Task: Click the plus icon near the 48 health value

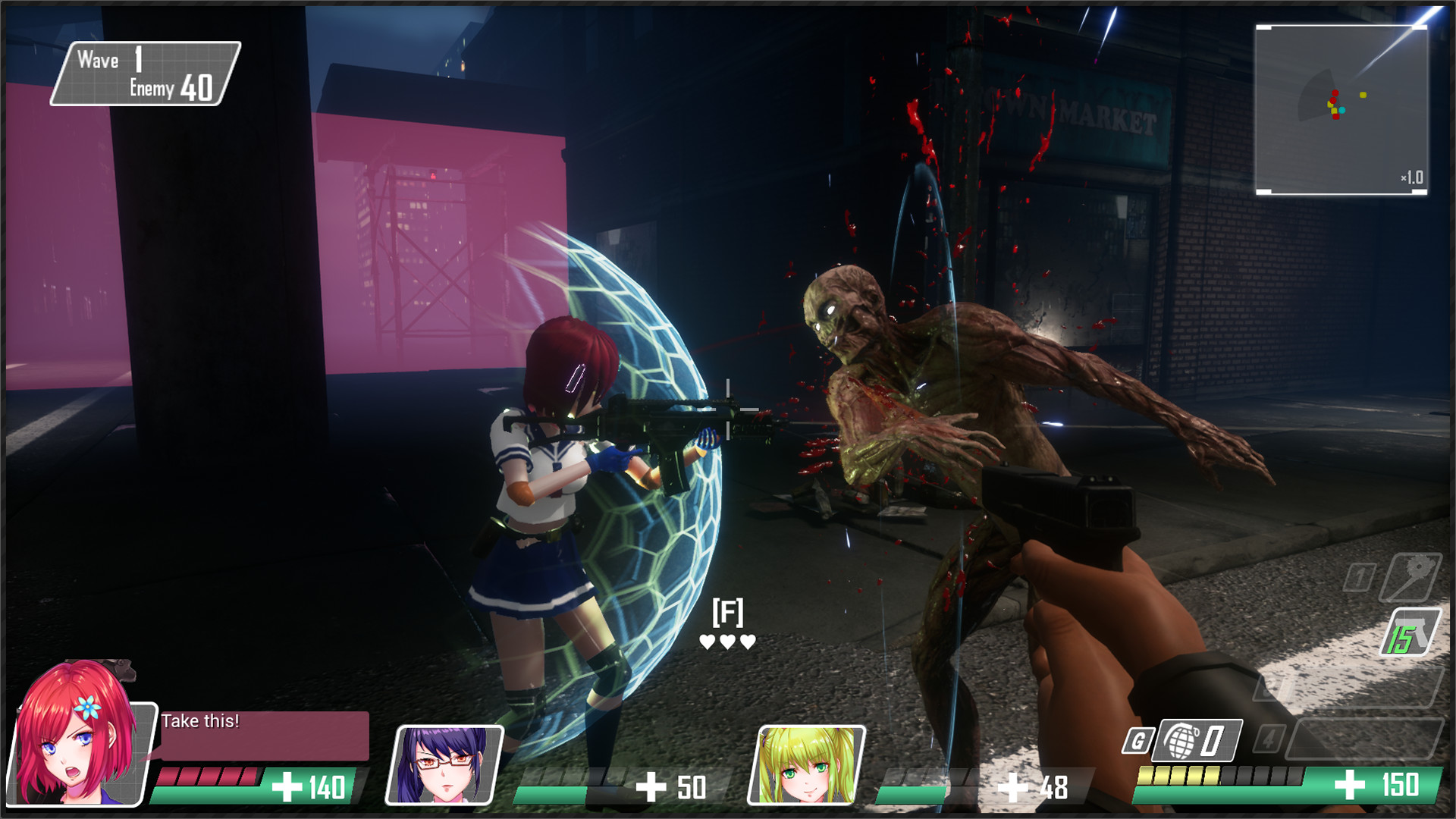Action: point(1014,789)
